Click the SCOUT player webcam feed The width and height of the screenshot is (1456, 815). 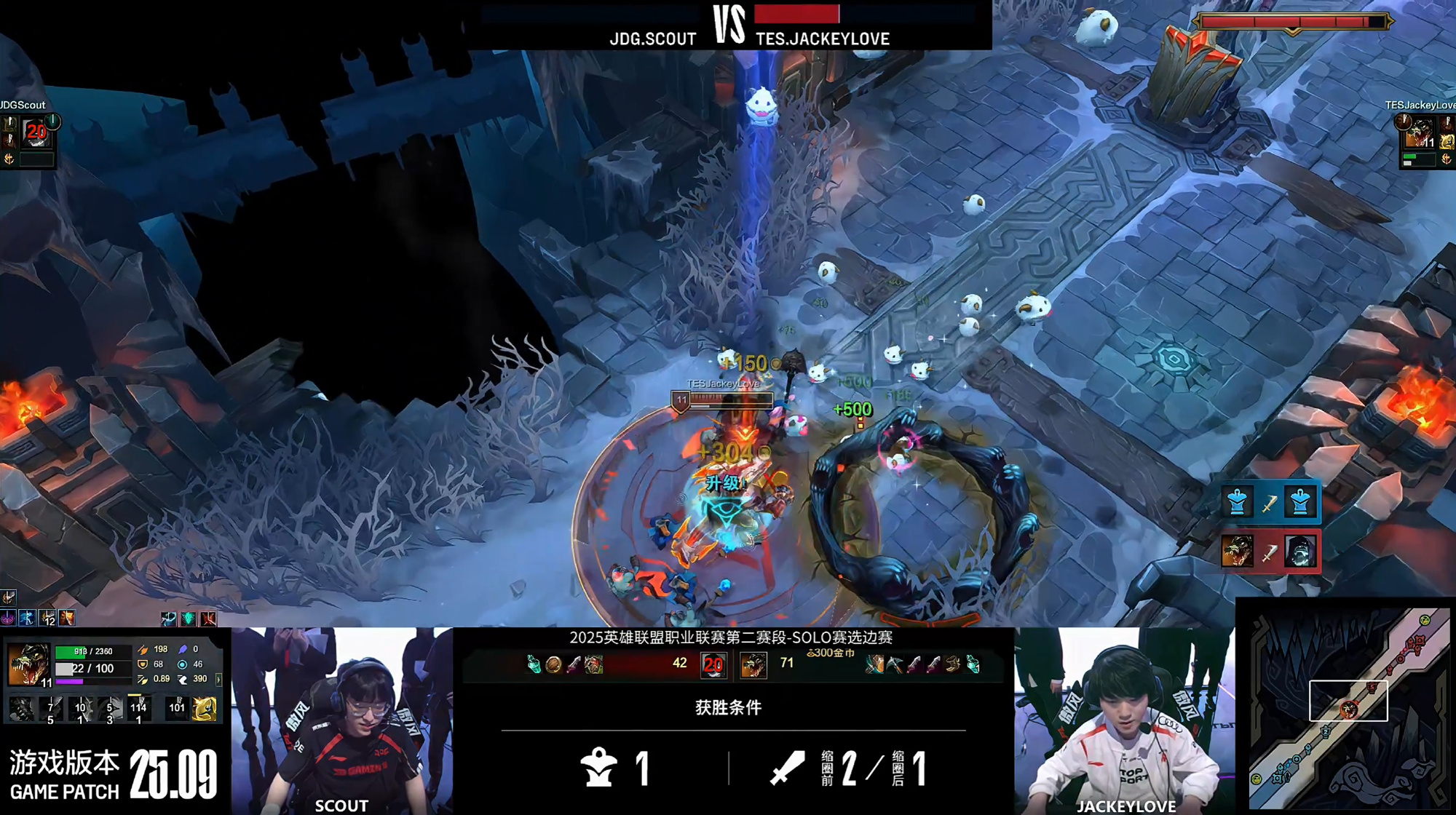[342, 720]
